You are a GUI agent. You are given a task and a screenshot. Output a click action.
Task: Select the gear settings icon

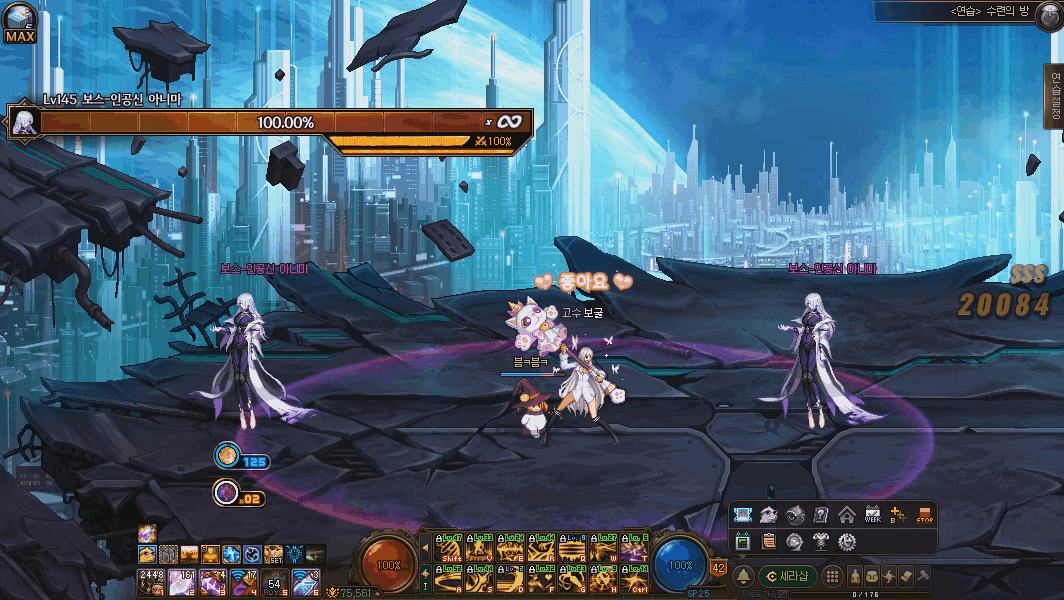(x=847, y=542)
